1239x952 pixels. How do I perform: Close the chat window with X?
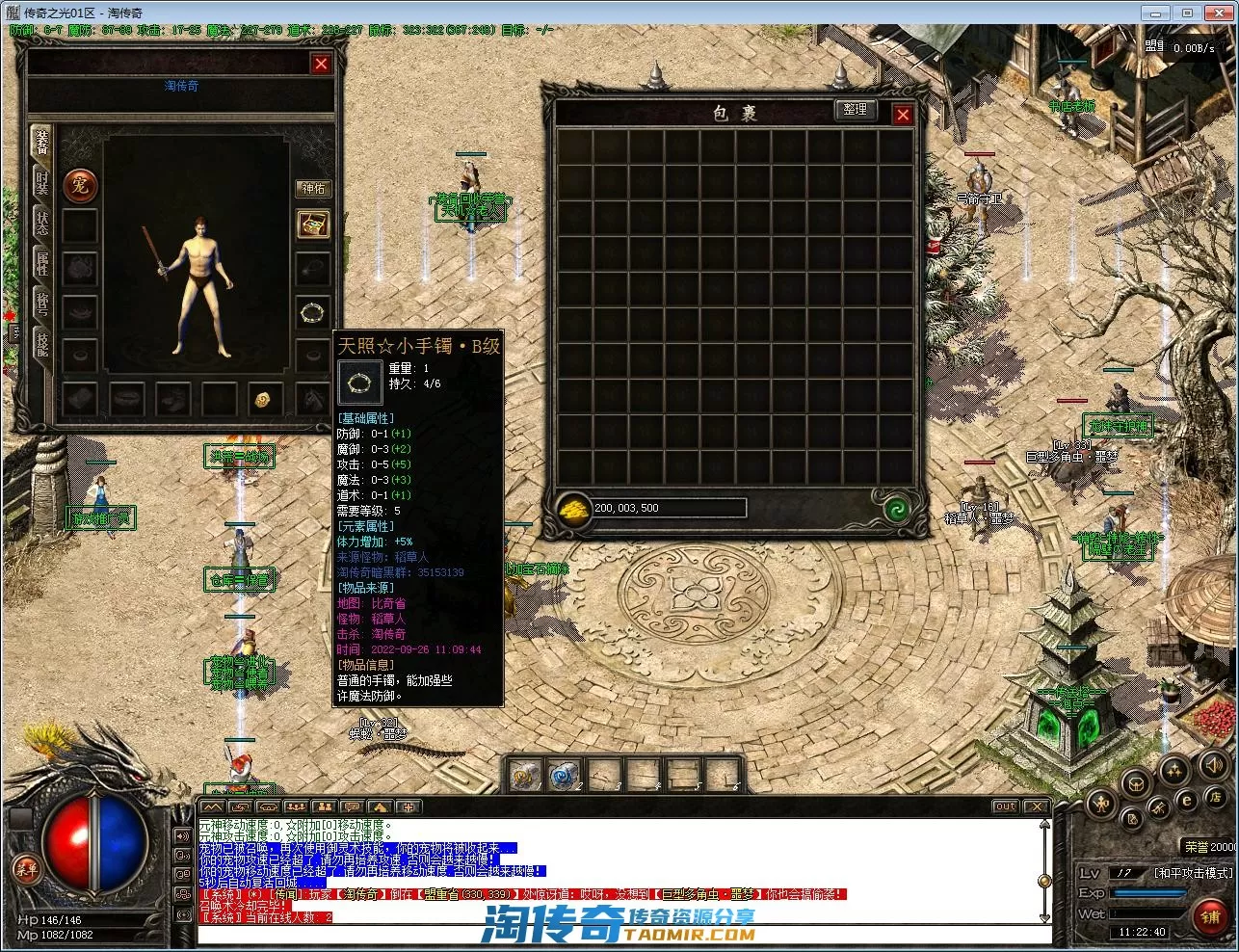click(1036, 807)
